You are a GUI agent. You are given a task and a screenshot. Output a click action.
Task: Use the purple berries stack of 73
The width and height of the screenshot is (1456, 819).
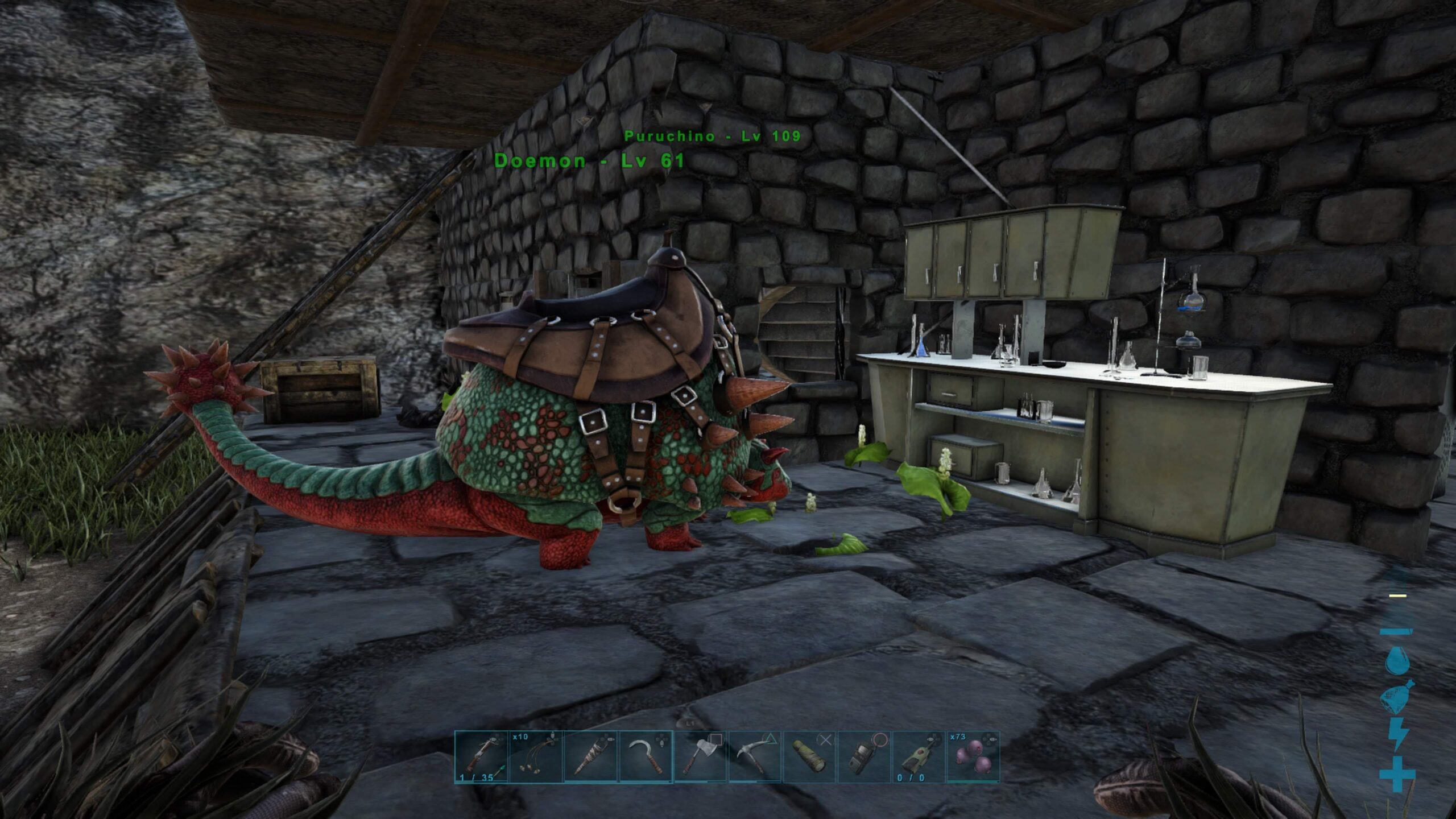pyautogui.click(x=973, y=757)
